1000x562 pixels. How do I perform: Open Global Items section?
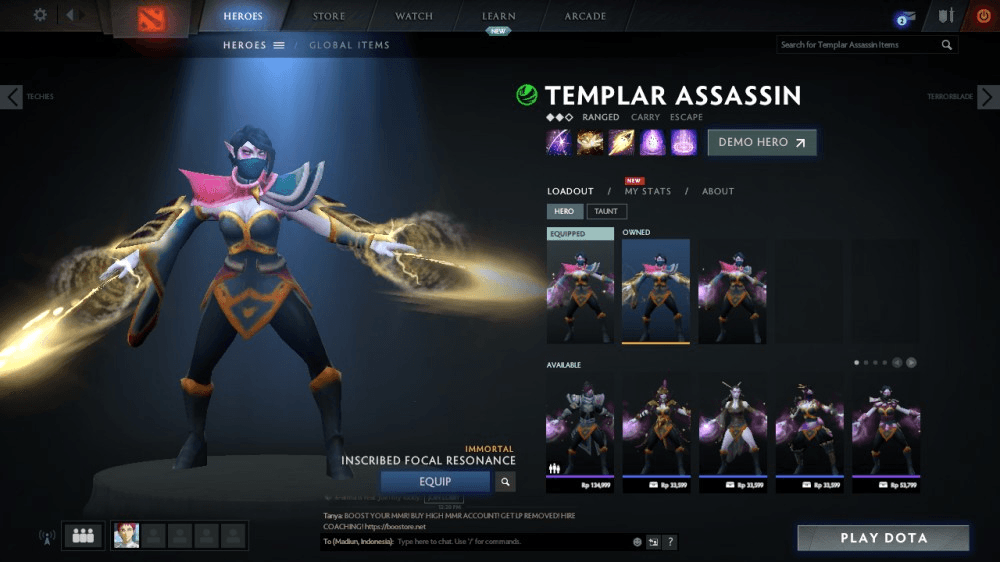(x=349, y=45)
